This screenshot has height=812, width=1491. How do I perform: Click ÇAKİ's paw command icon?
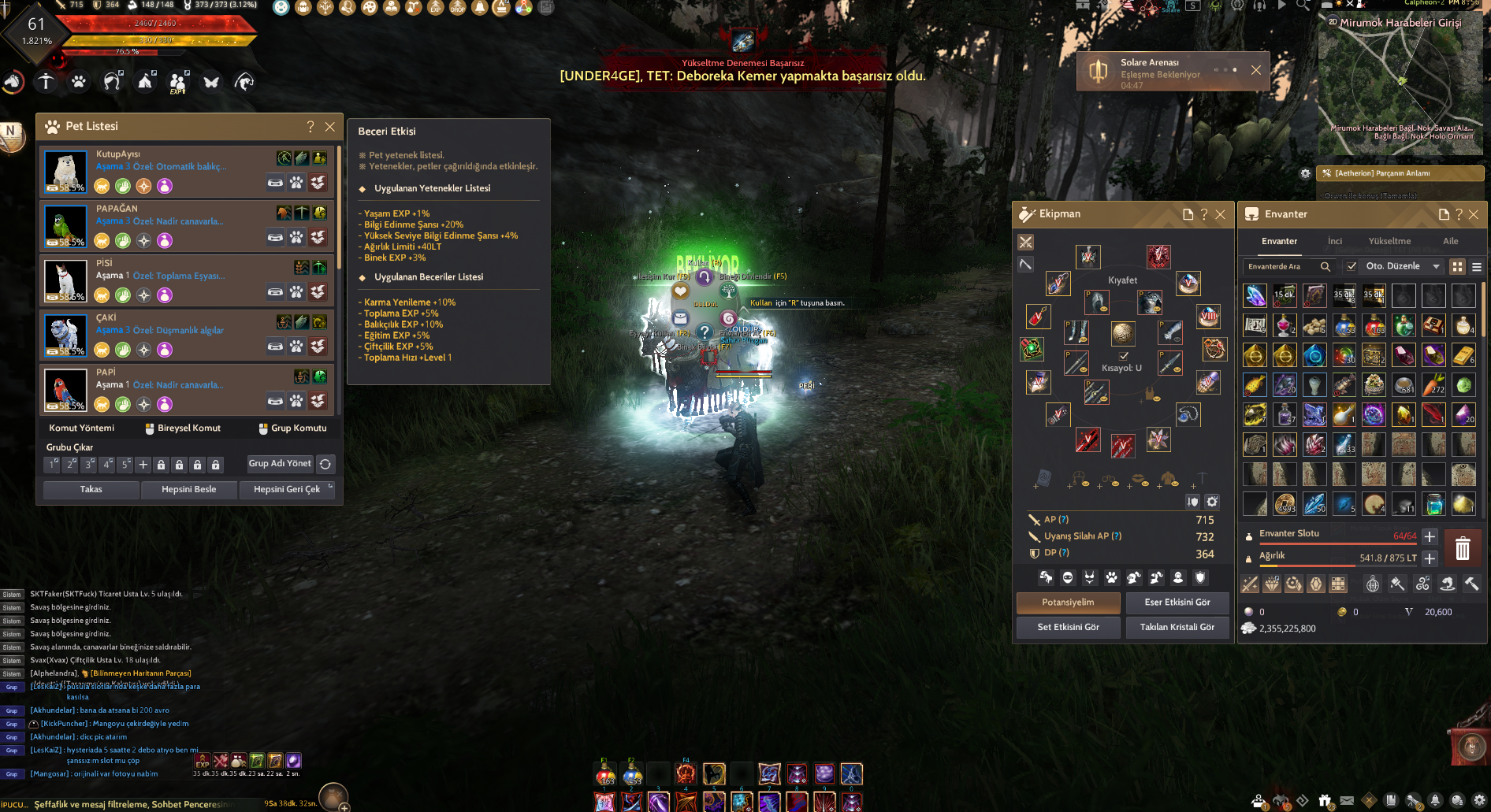coord(296,345)
